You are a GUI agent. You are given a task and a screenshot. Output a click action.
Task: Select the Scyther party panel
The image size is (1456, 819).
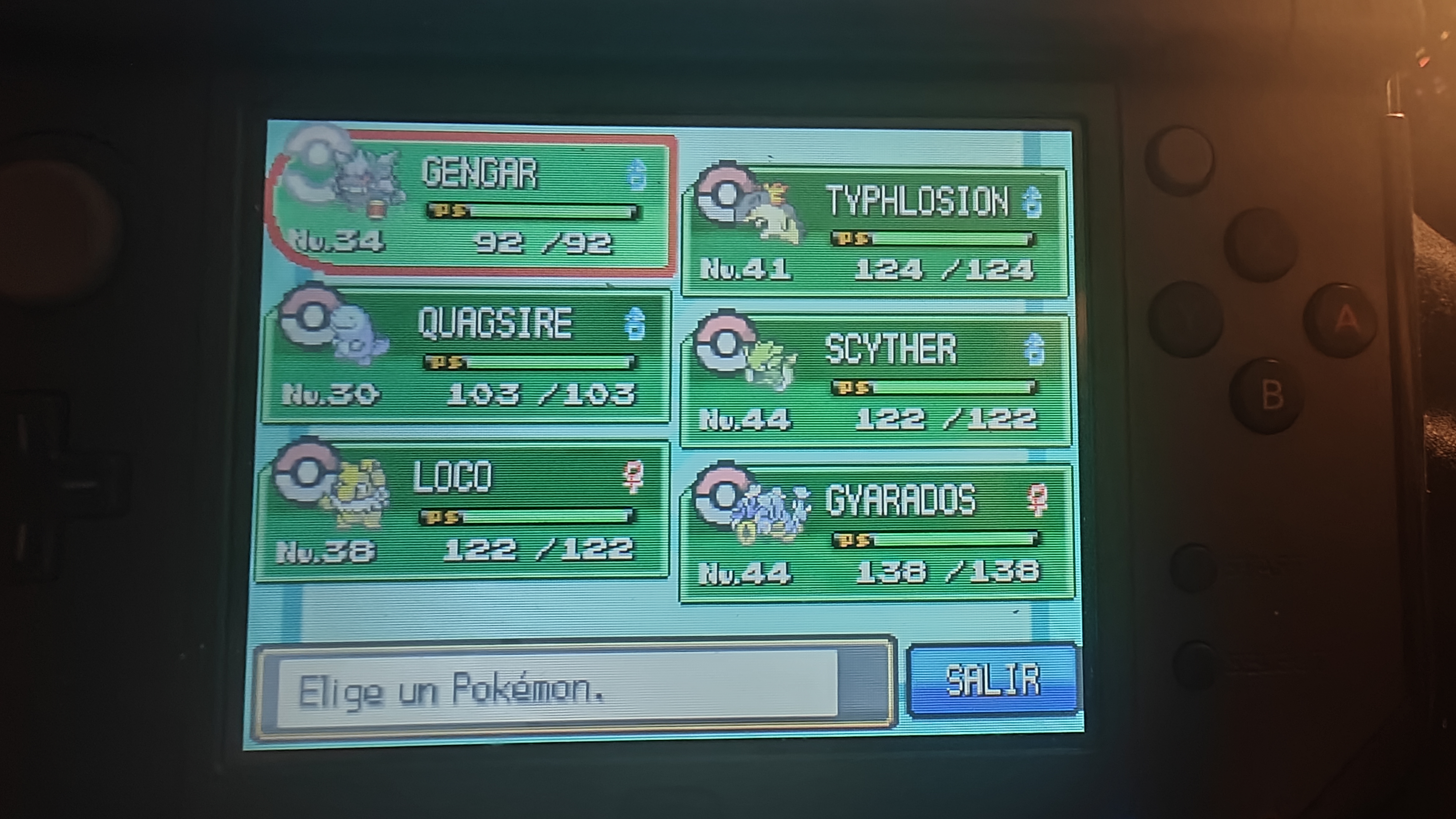(x=876, y=381)
